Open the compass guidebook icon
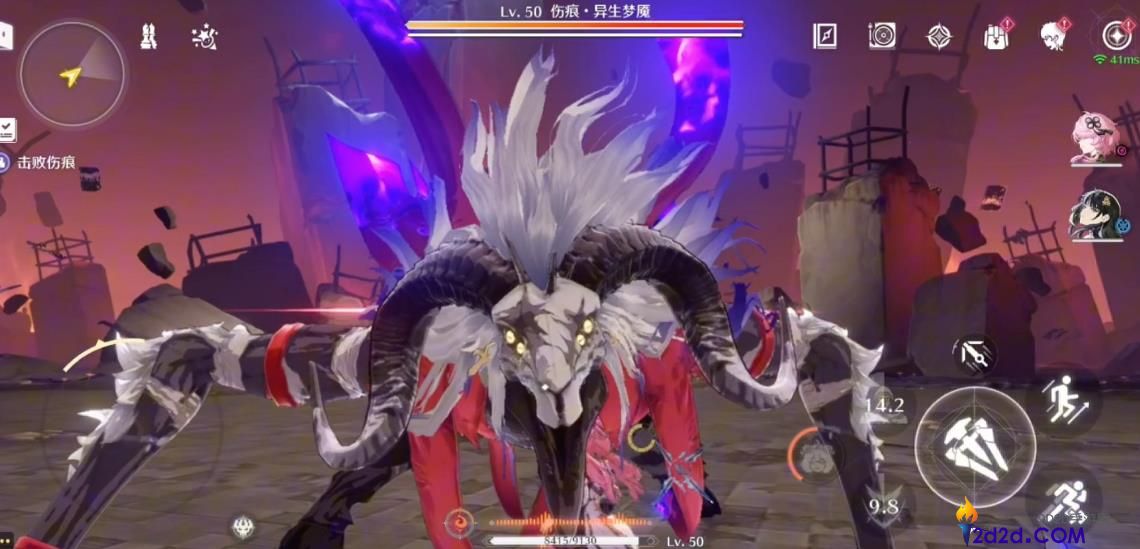 click(x=824, y=36)
